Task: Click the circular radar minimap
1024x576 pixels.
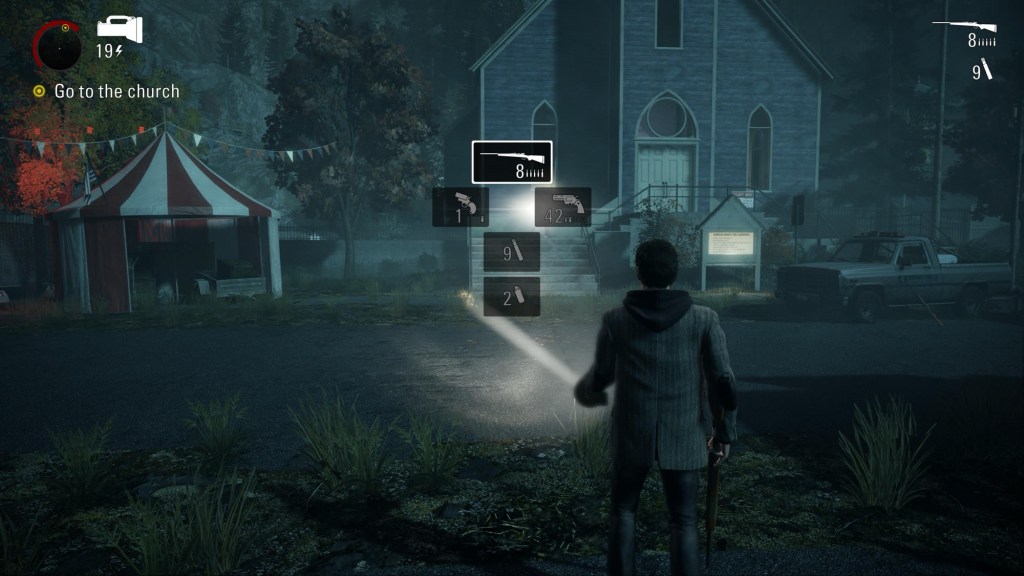Action: point(60,45)
